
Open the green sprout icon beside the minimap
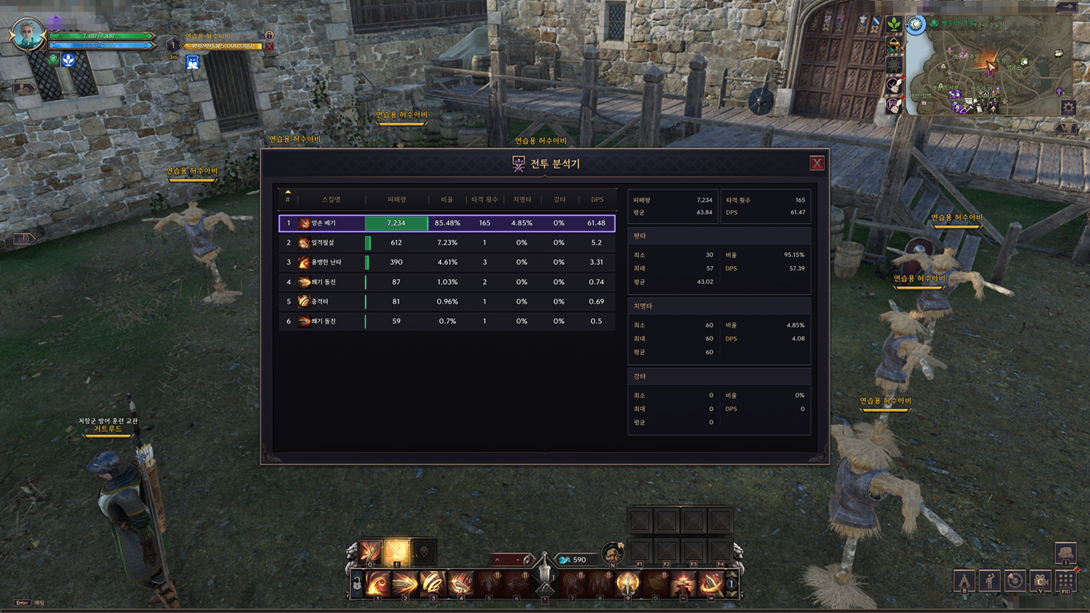point(893,24)
